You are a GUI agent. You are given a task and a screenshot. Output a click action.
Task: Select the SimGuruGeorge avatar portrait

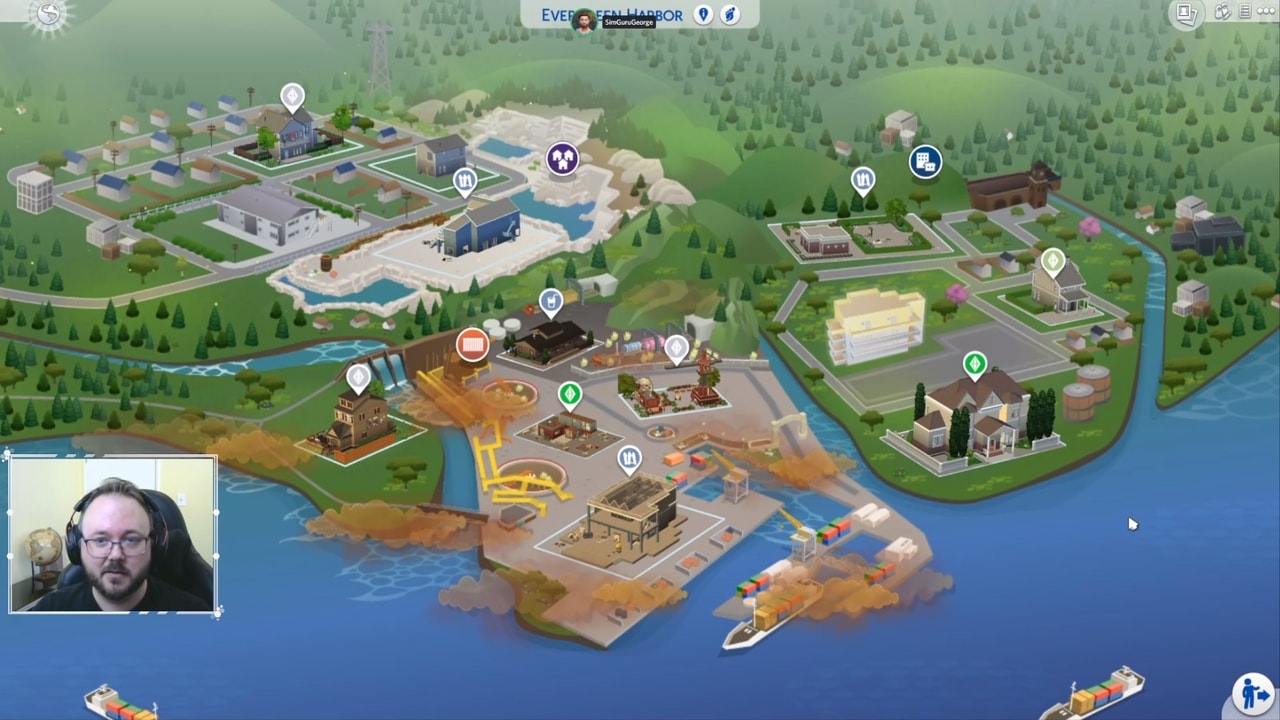584,20
